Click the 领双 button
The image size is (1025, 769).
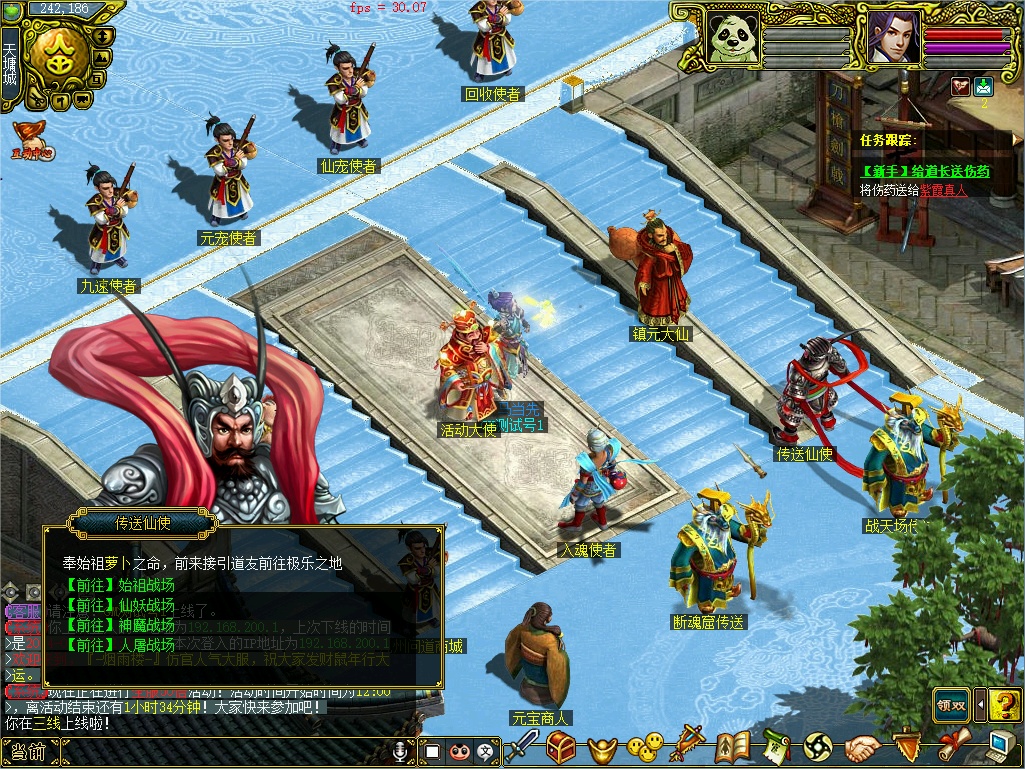(x=951, y=704)
